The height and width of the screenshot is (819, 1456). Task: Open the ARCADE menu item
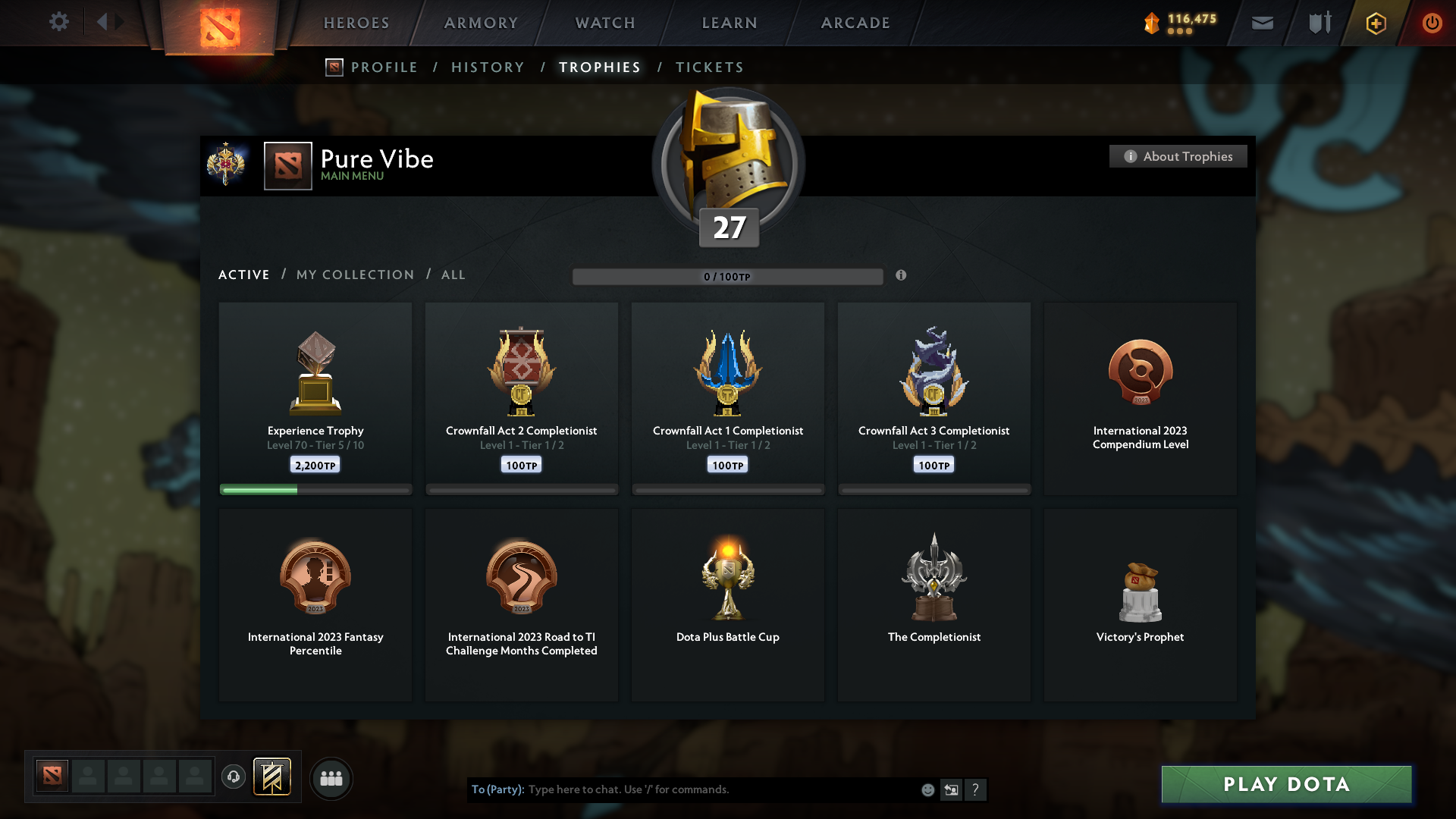click(x=855, y=23)
